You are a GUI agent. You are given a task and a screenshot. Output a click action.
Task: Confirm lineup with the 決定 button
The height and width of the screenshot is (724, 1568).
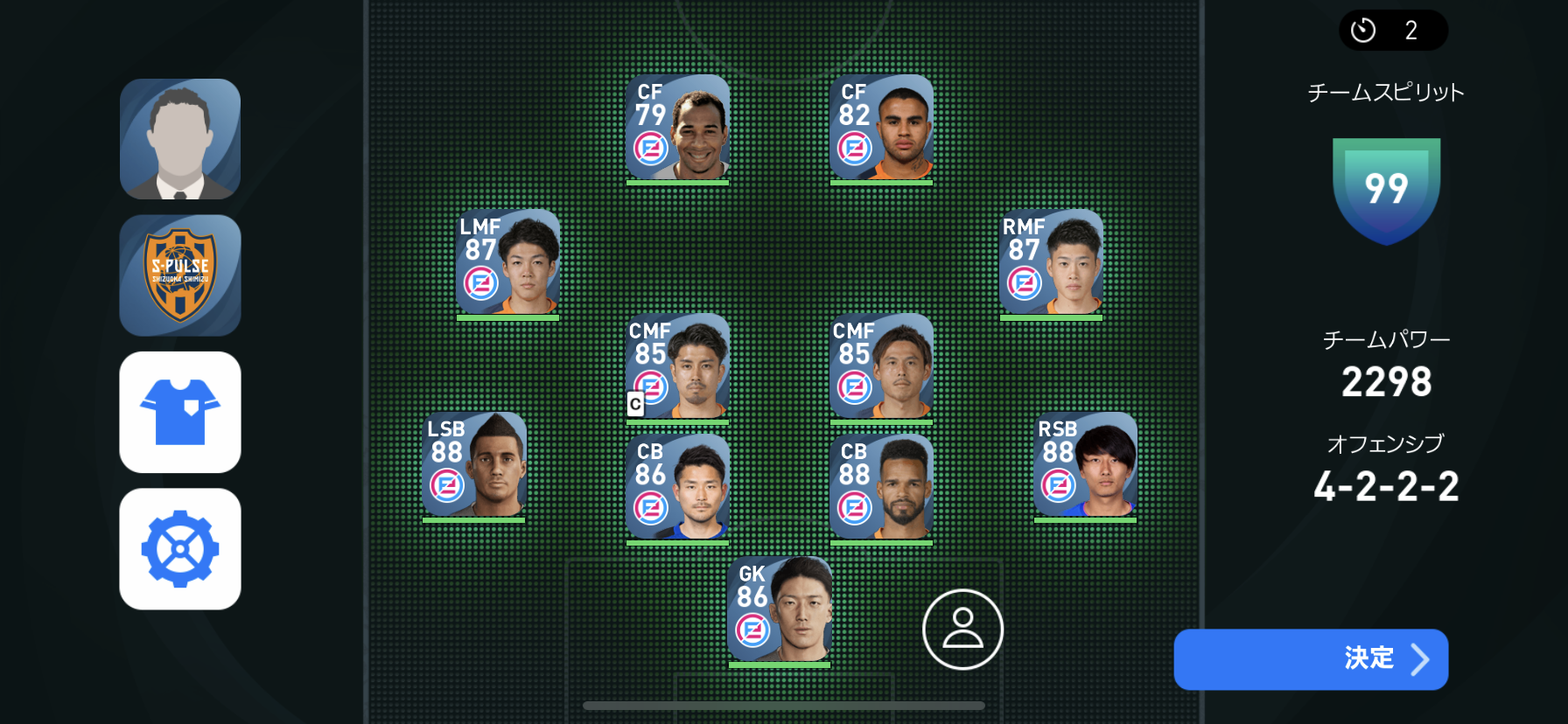pos(1310,659)
